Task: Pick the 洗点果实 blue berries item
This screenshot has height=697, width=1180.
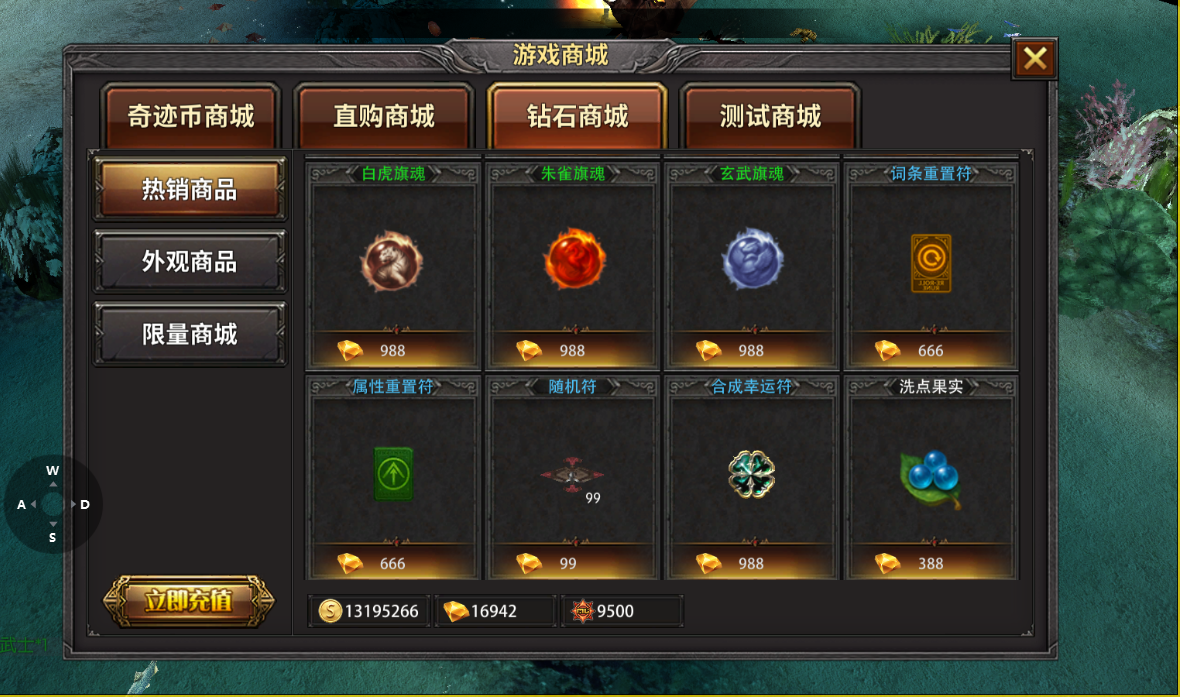Action: tap(931, 474)
